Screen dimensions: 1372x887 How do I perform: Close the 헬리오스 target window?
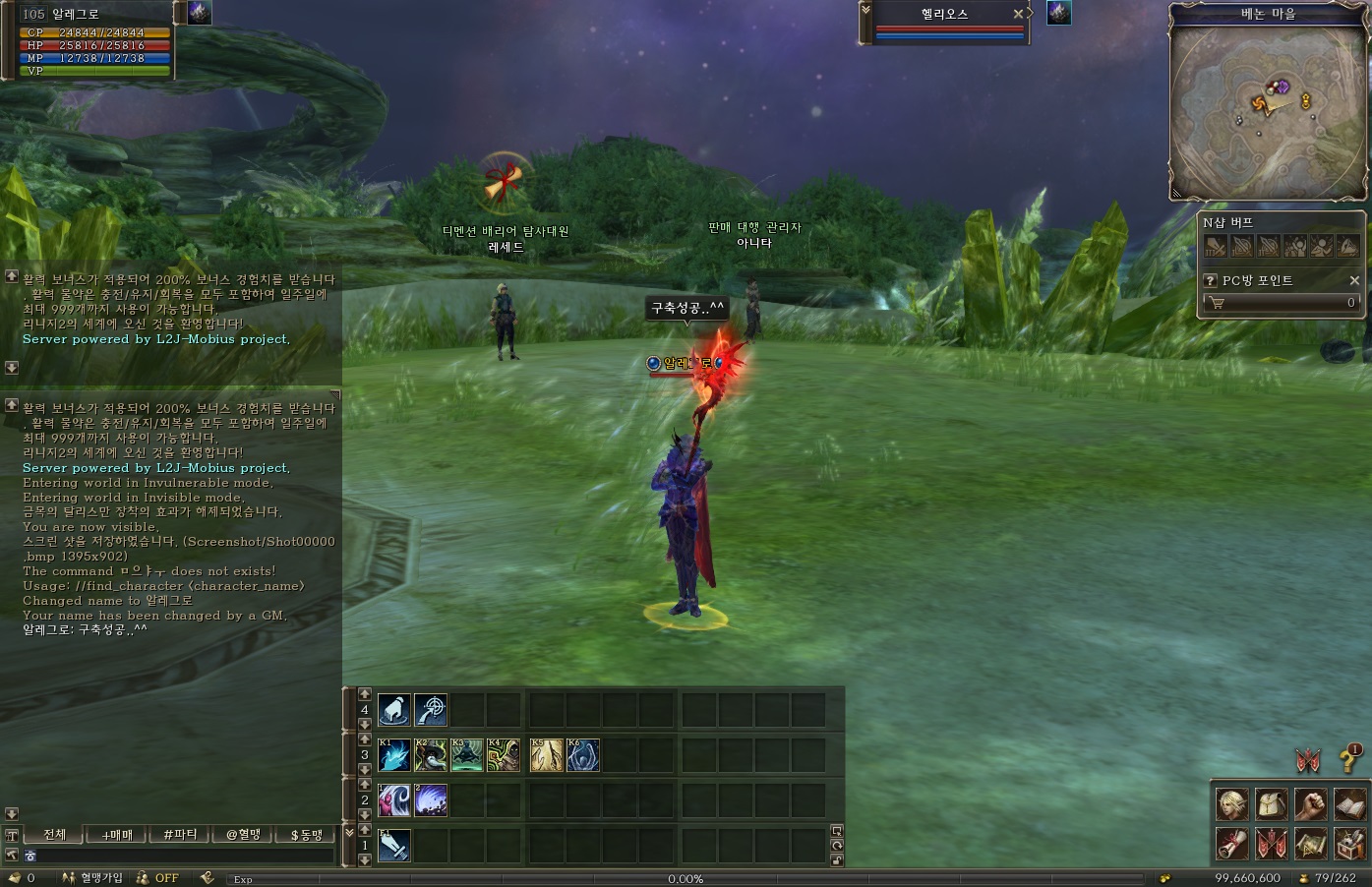pos(1018,14)
